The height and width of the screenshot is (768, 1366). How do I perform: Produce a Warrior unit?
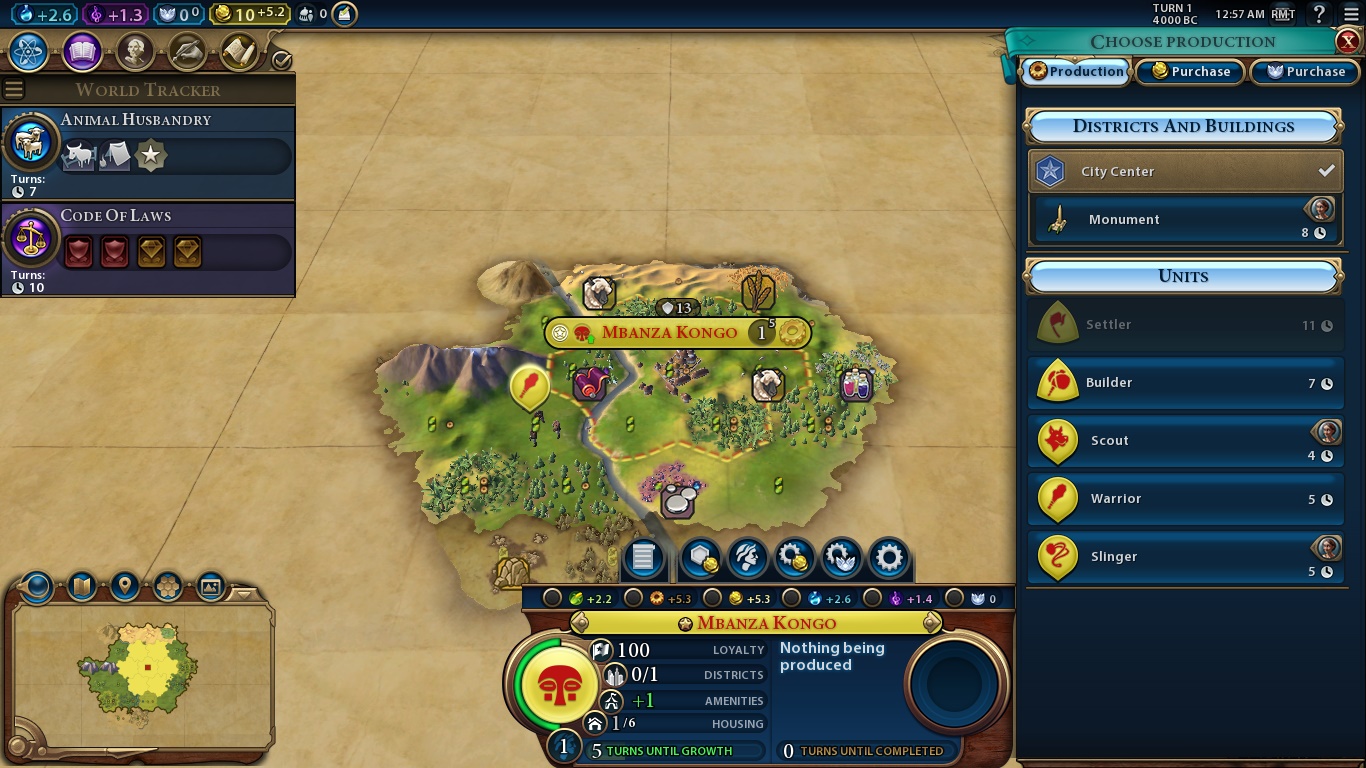(x=1185, y=499)
